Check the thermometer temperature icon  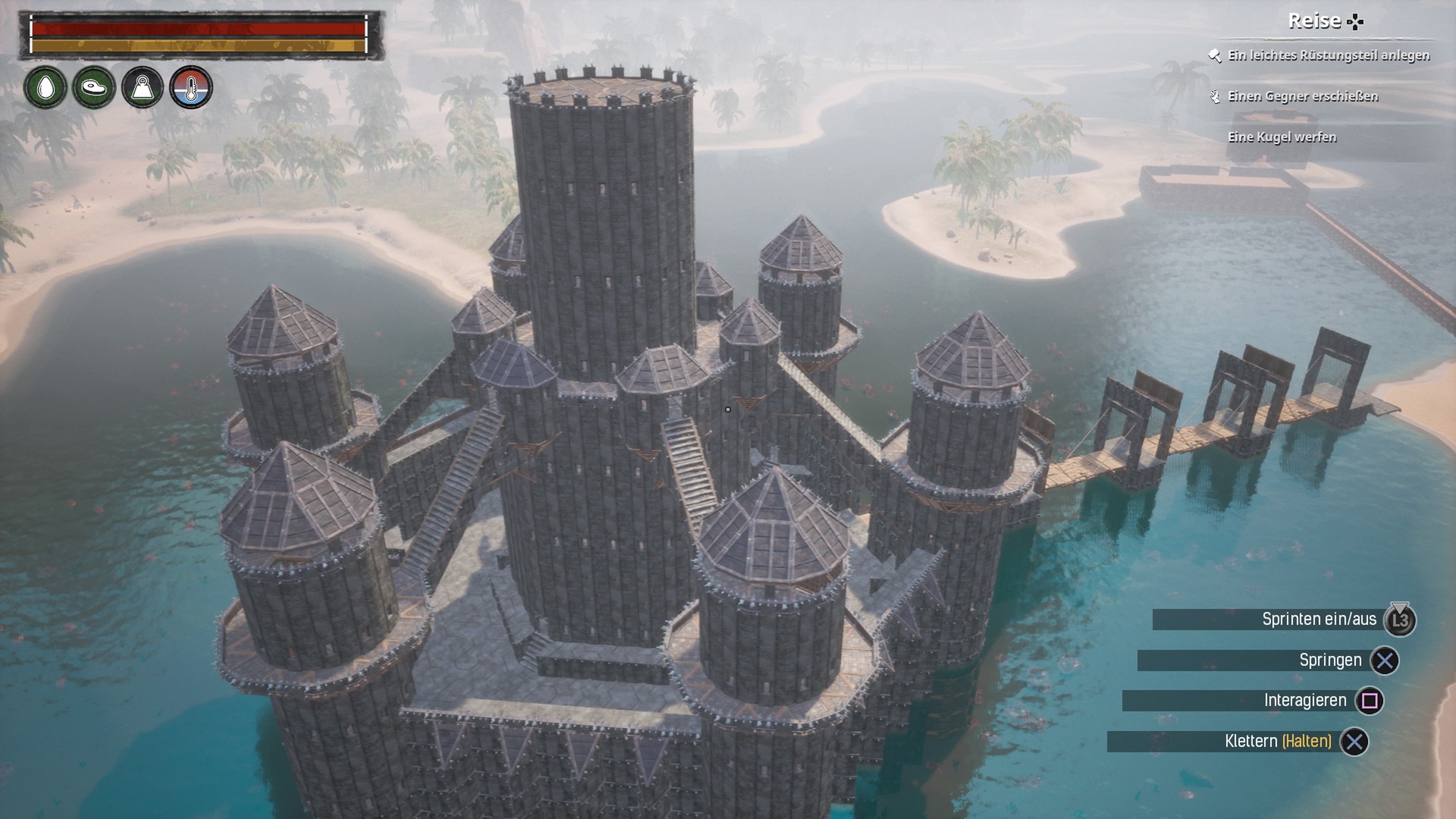(x=191, y=88)
